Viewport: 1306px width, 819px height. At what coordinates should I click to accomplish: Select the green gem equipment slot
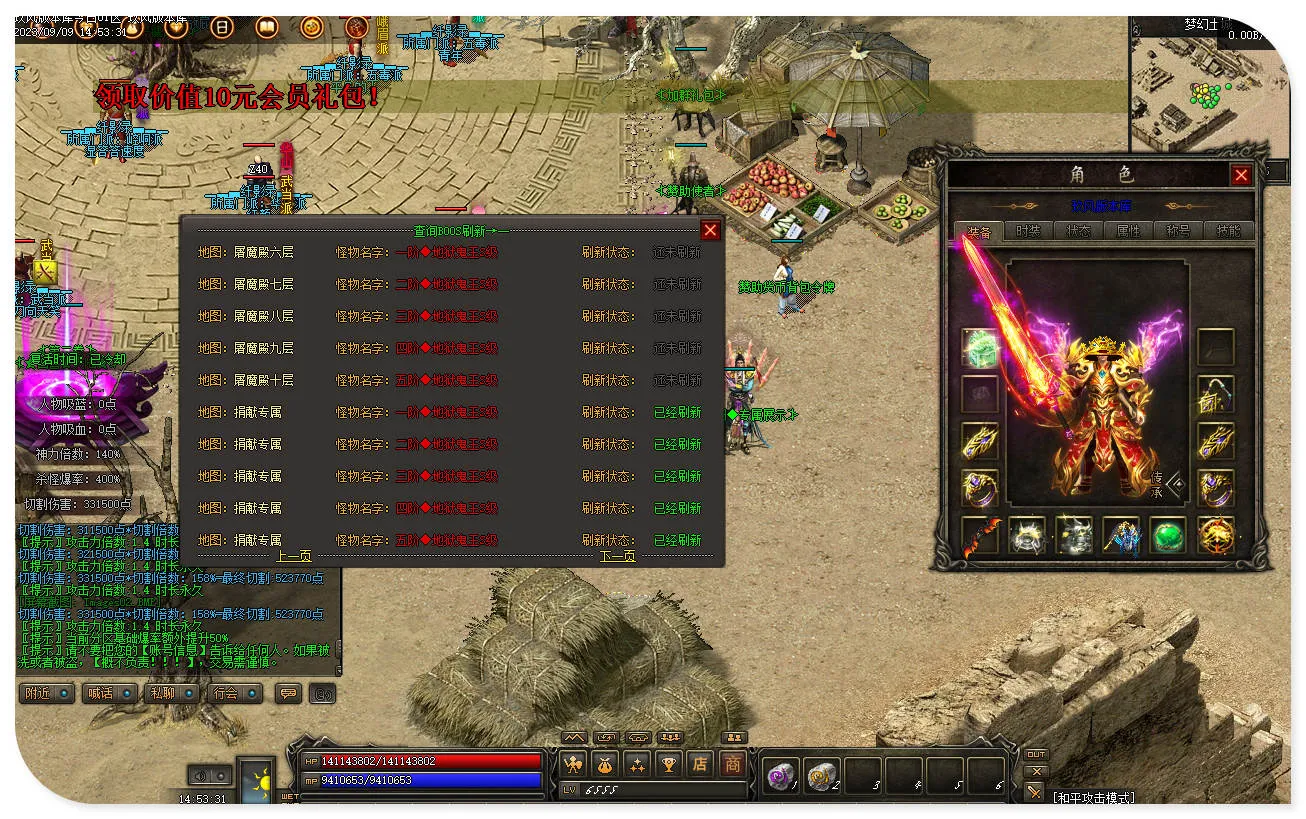[1167, 535]
